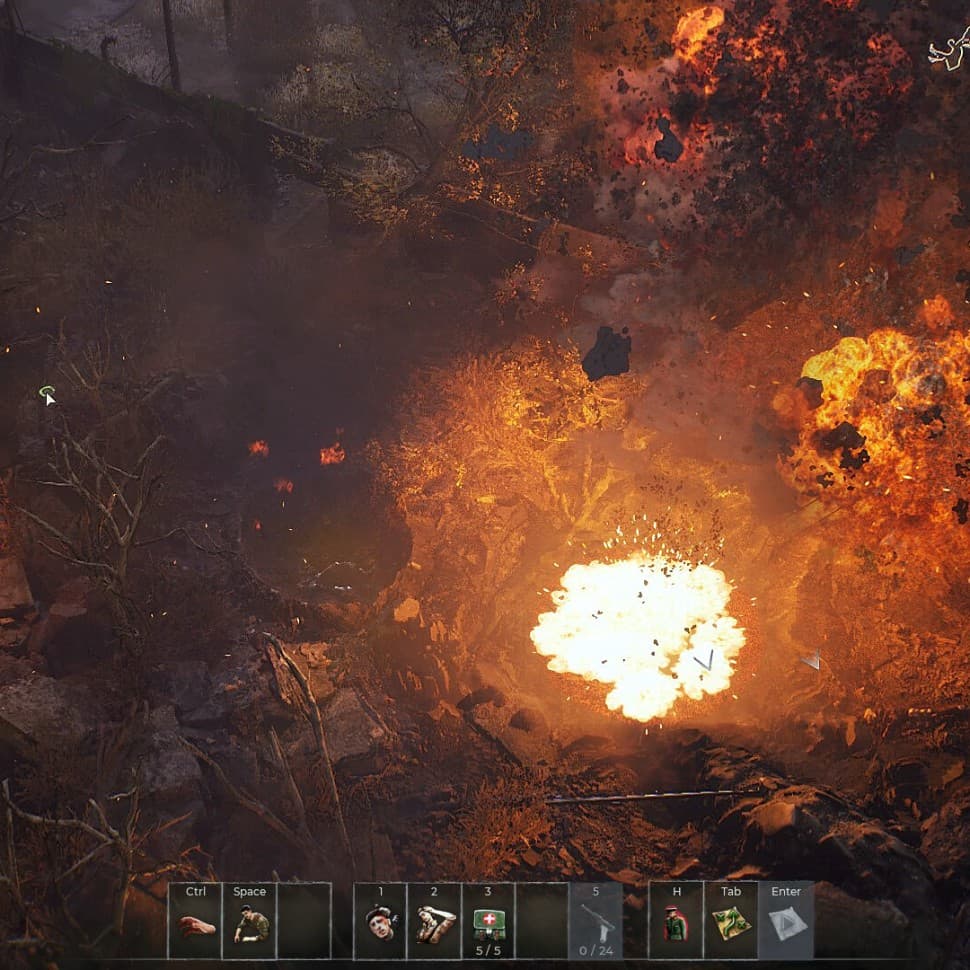Select the saluting soldier slot
This screenshot has width=970, height=970.
pos(434,922)
